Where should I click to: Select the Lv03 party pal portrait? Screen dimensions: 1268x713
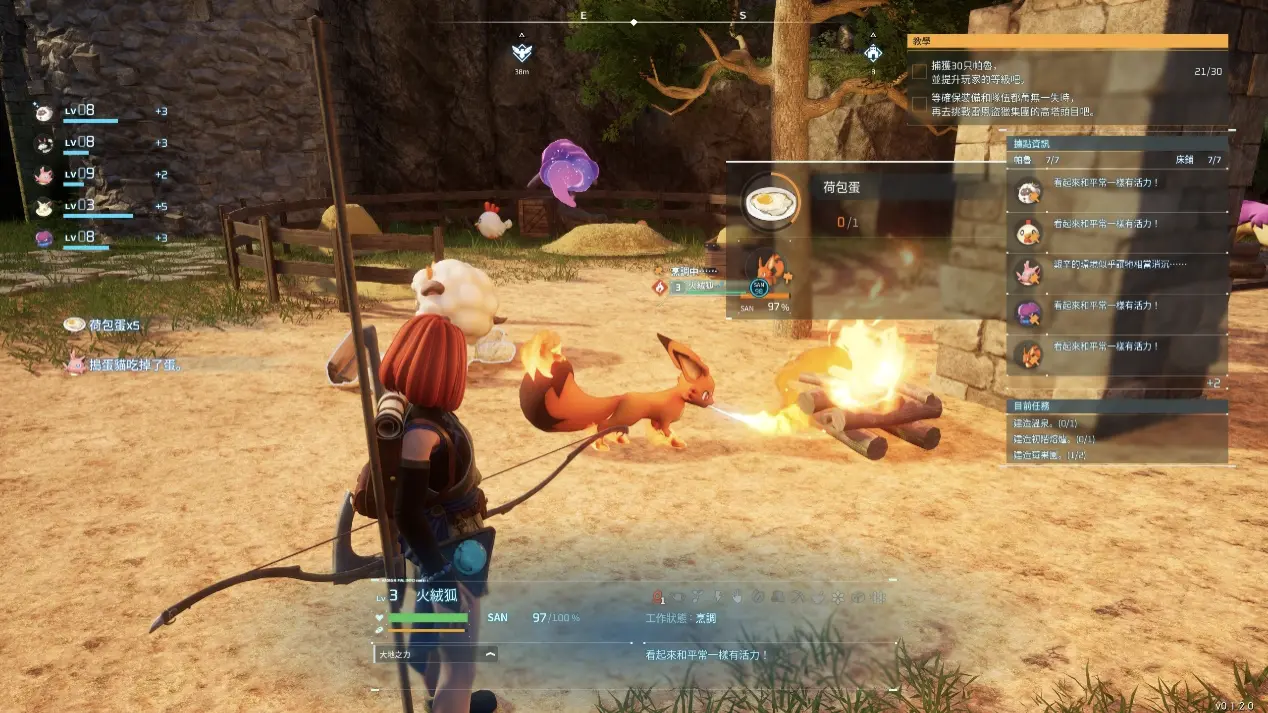pyautogui.click(x=44, y=207)
